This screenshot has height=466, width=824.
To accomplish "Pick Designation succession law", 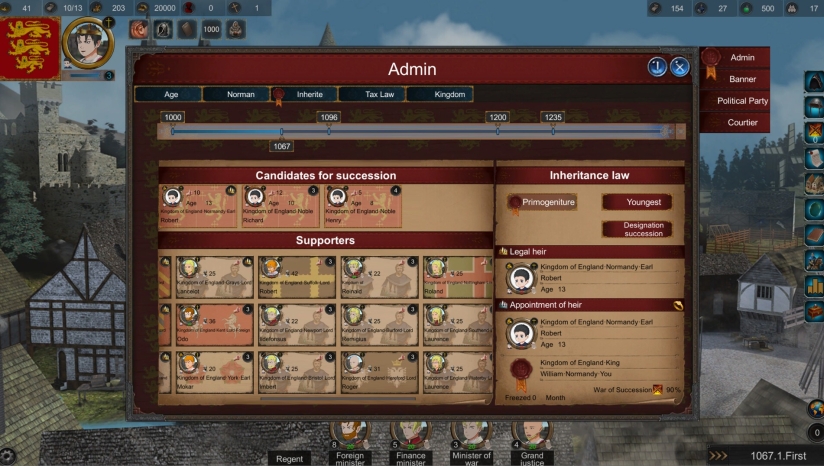I will coord(643,229).
